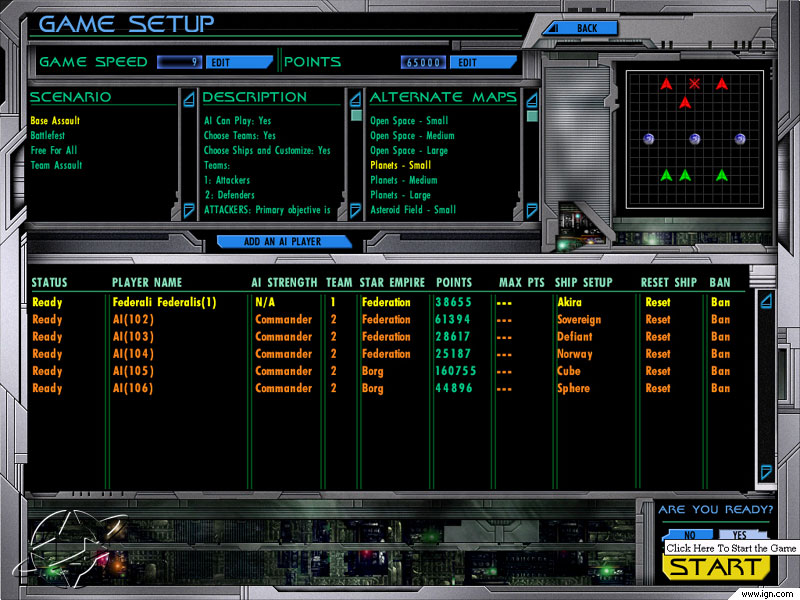Image resolution: width=800 pixels, height=600 pixels.
Task: Edit the game speed value
Action: (238, 62)
